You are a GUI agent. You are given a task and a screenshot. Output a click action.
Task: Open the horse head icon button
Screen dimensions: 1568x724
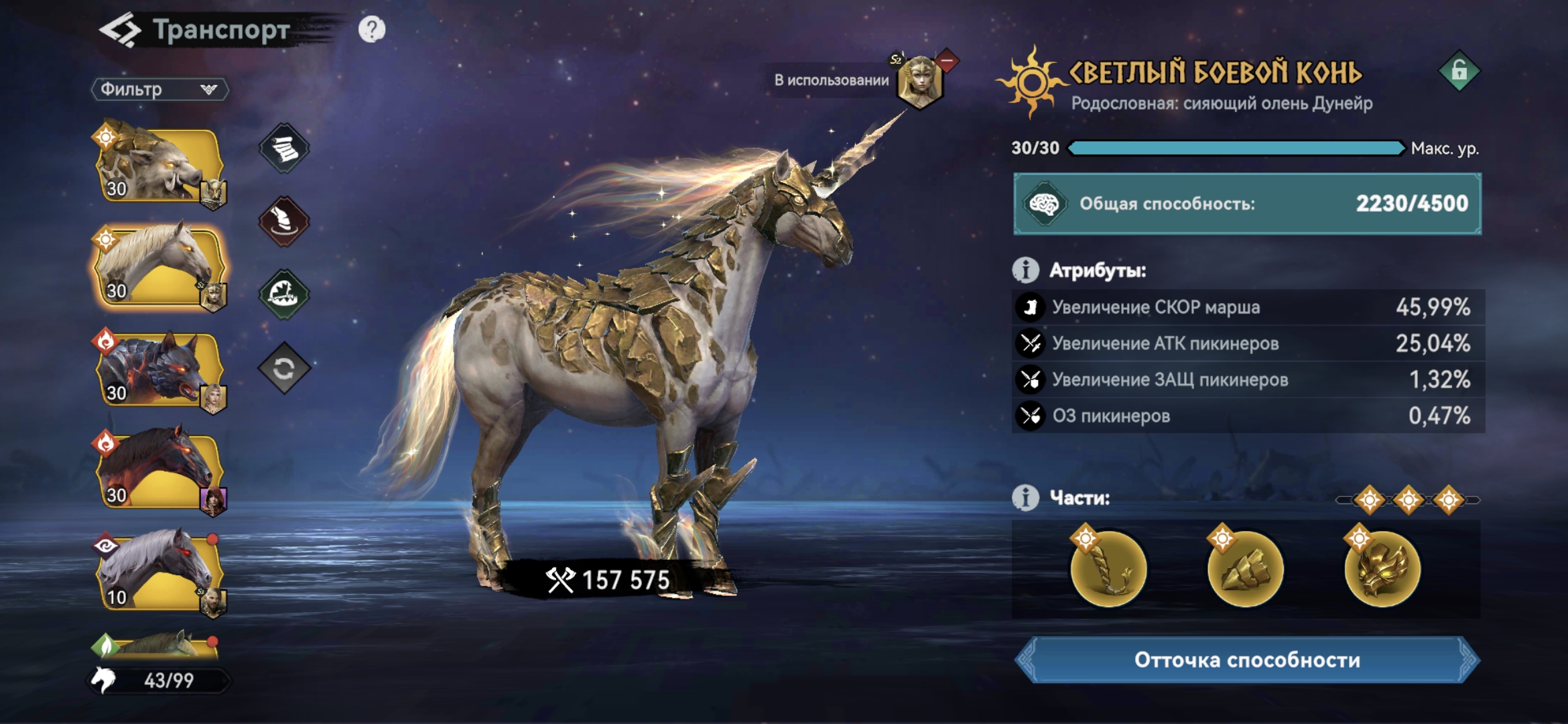(284, 222)
